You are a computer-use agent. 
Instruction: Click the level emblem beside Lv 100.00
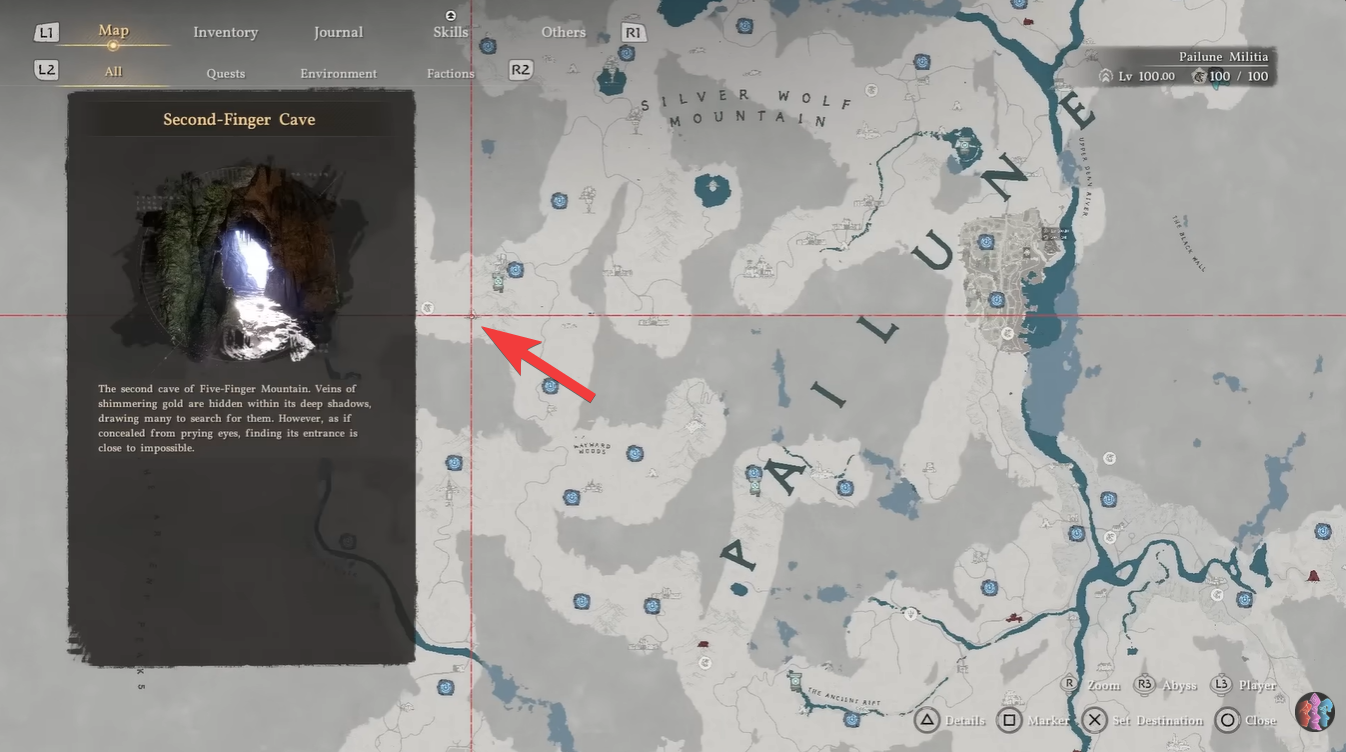click(x=1106, y=75)
